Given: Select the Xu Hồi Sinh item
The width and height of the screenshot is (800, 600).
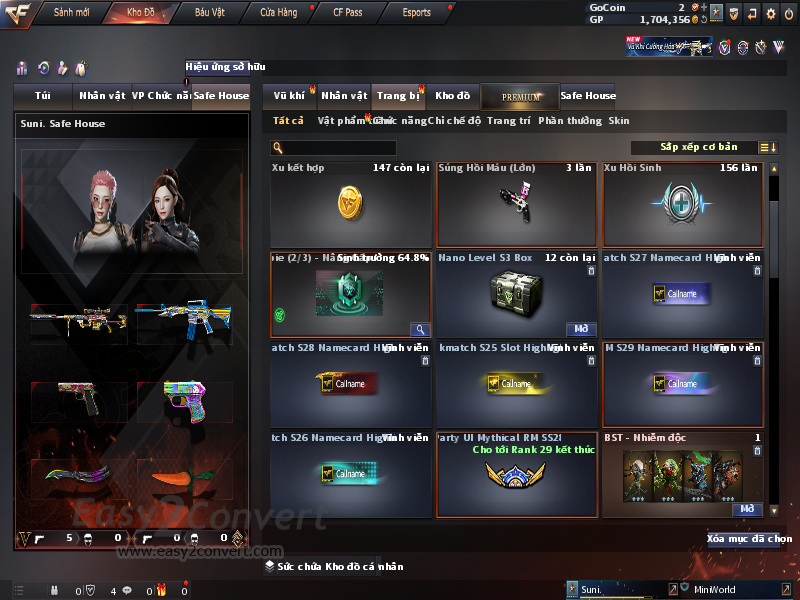Looking at the screenshot, I should [683, 204].
